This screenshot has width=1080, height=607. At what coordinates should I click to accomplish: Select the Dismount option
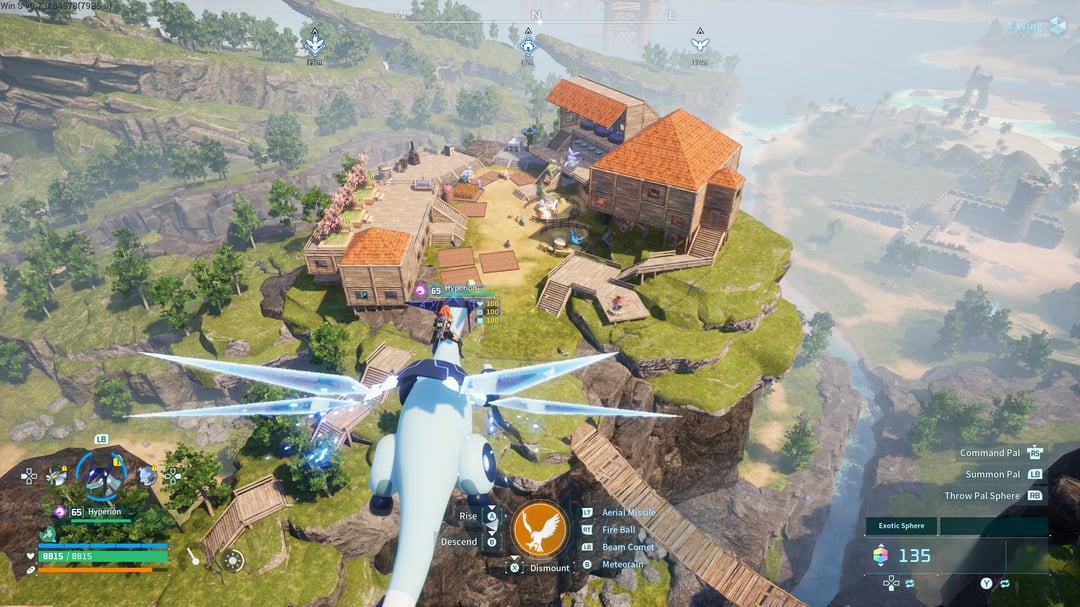pyautogui.click(x=549, y=568)
